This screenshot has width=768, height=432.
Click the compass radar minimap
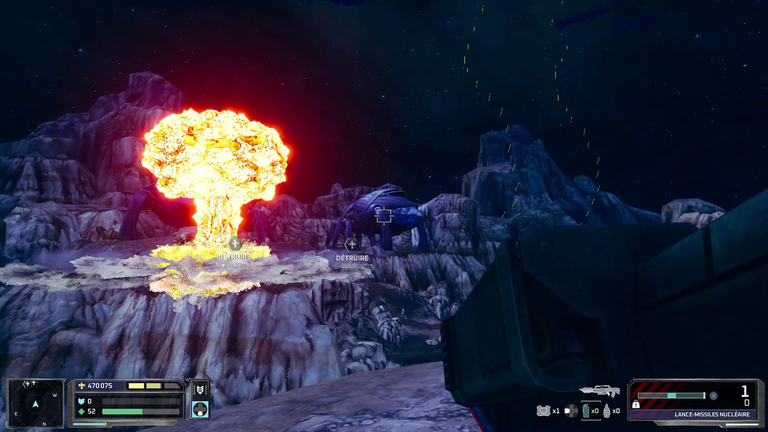[35, 402]
